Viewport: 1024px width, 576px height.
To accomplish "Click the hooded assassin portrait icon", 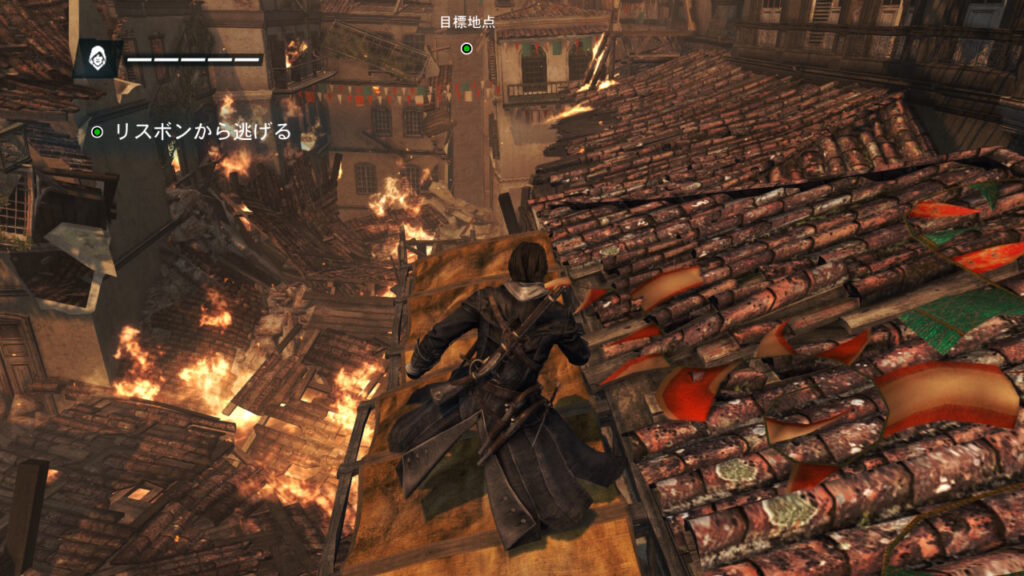I will click(97, 60).
